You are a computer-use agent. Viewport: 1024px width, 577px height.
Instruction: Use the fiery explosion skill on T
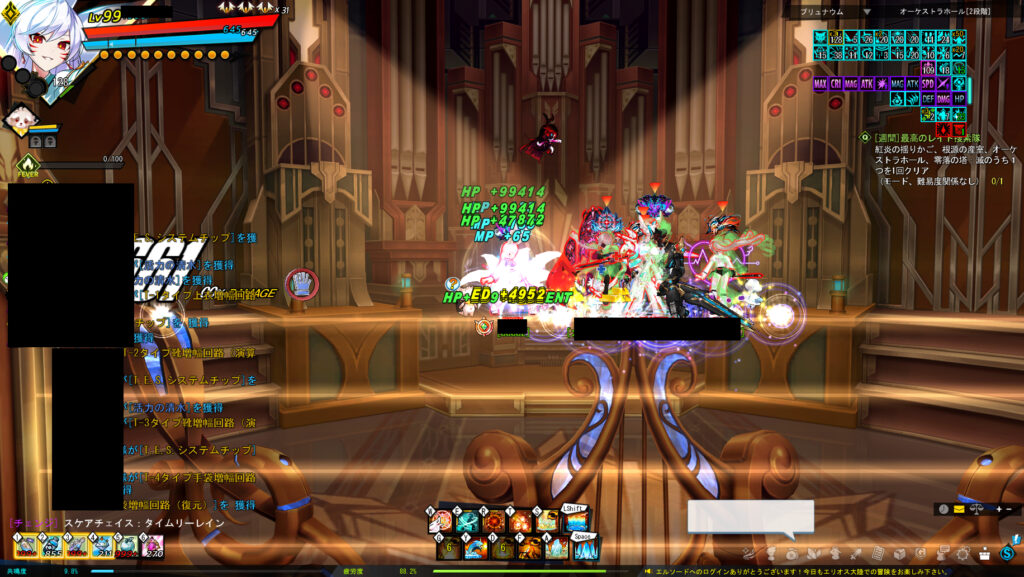521,522
